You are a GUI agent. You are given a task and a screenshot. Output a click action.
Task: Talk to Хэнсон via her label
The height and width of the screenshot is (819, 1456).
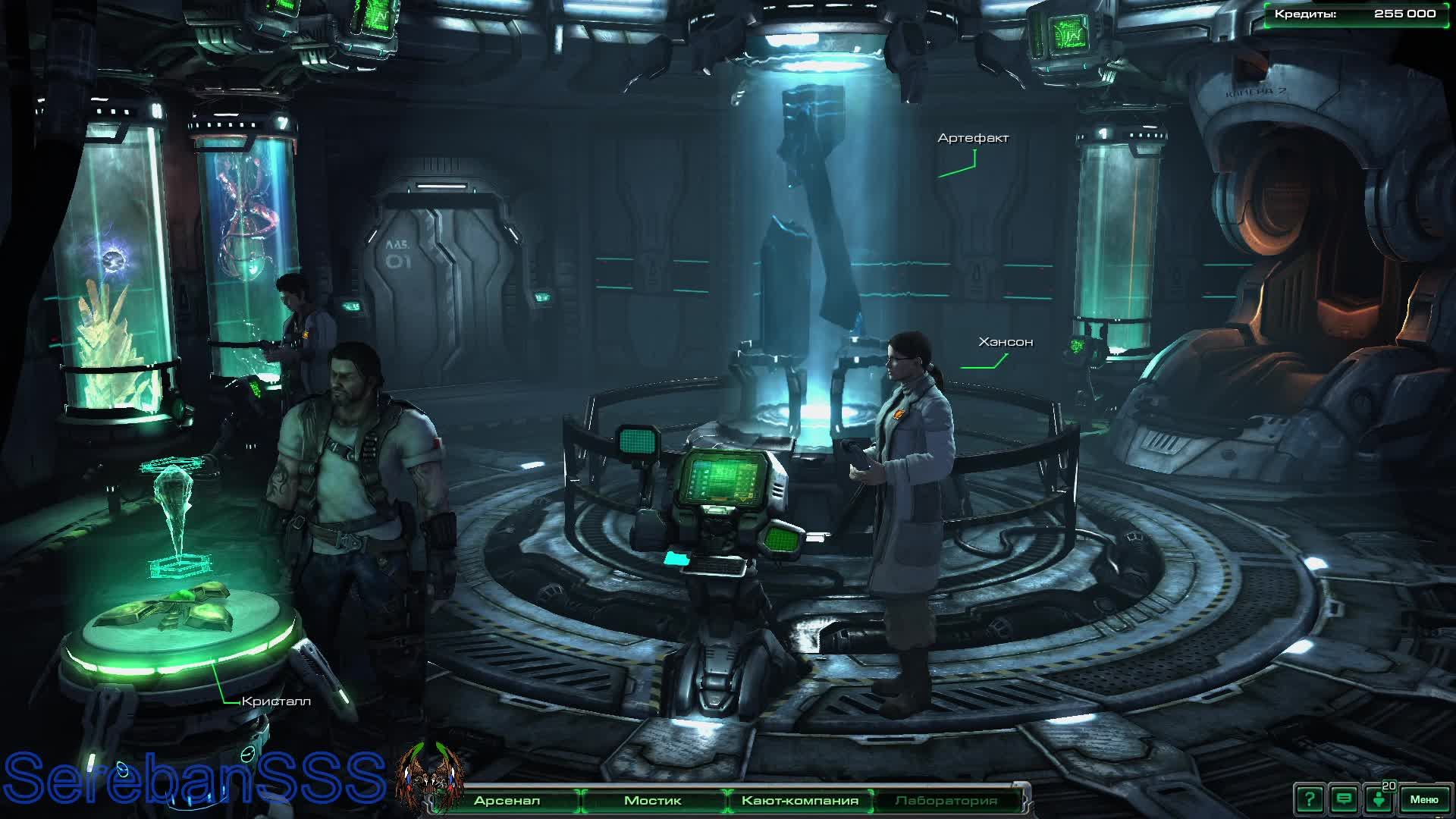[x=1006, y=342]
